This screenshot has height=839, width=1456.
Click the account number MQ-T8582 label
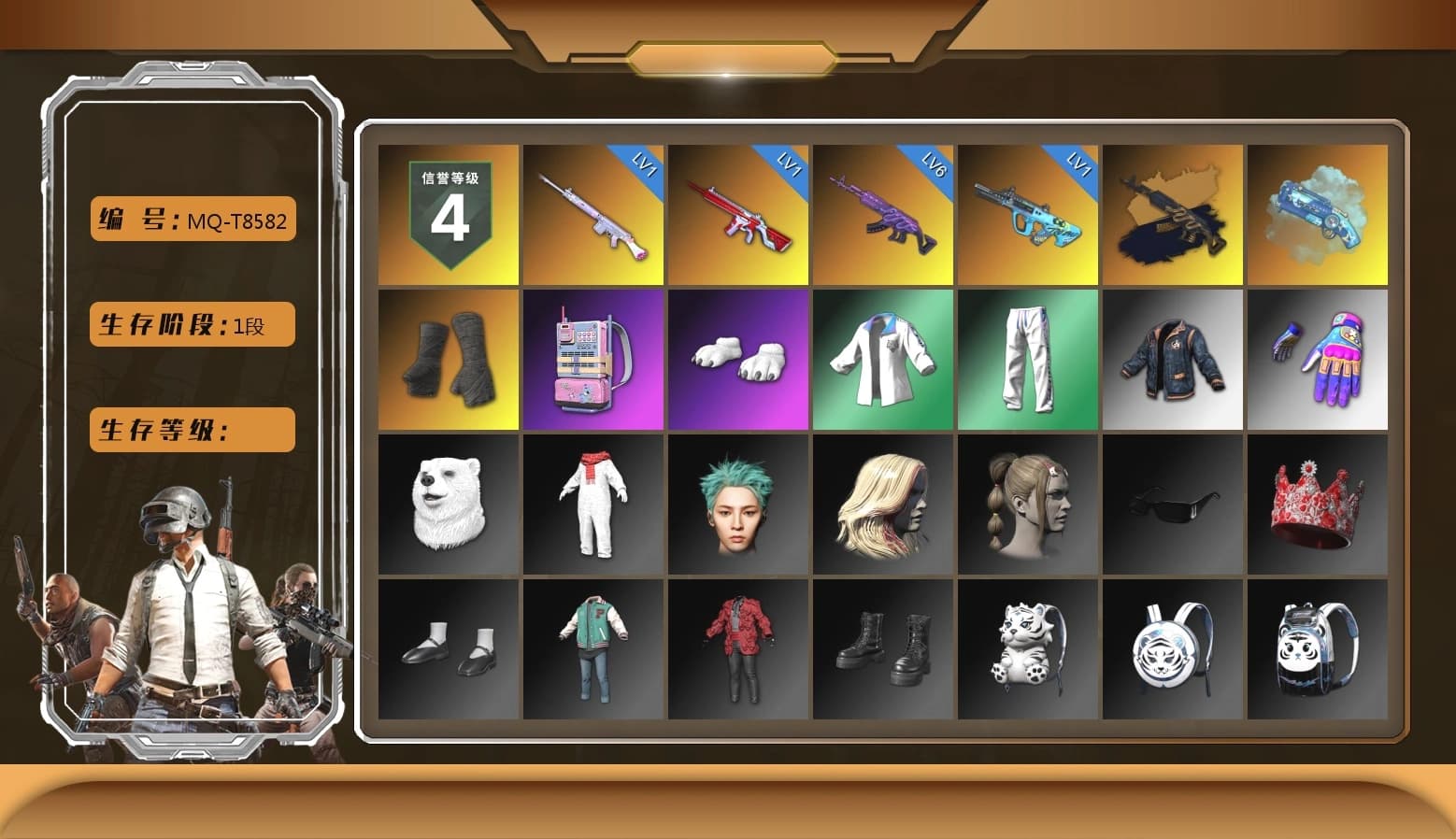tap(192, 220)
